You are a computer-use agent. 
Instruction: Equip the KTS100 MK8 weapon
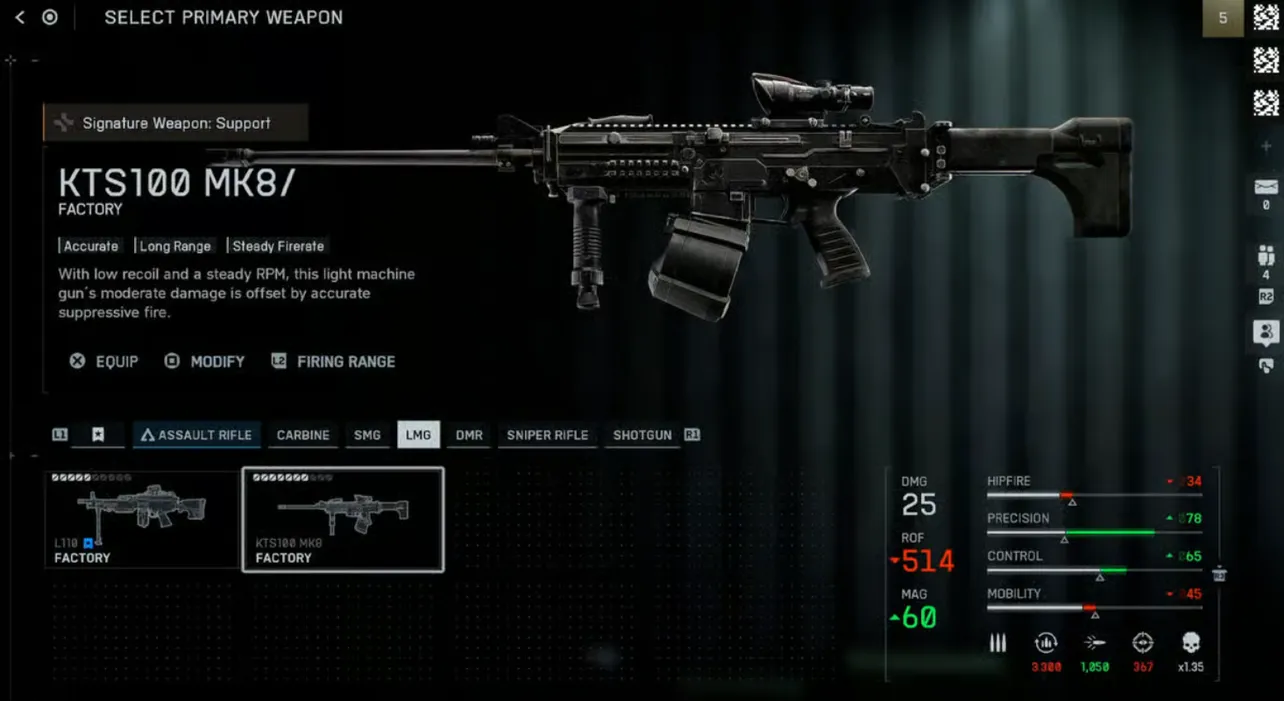tap(104, 361)
